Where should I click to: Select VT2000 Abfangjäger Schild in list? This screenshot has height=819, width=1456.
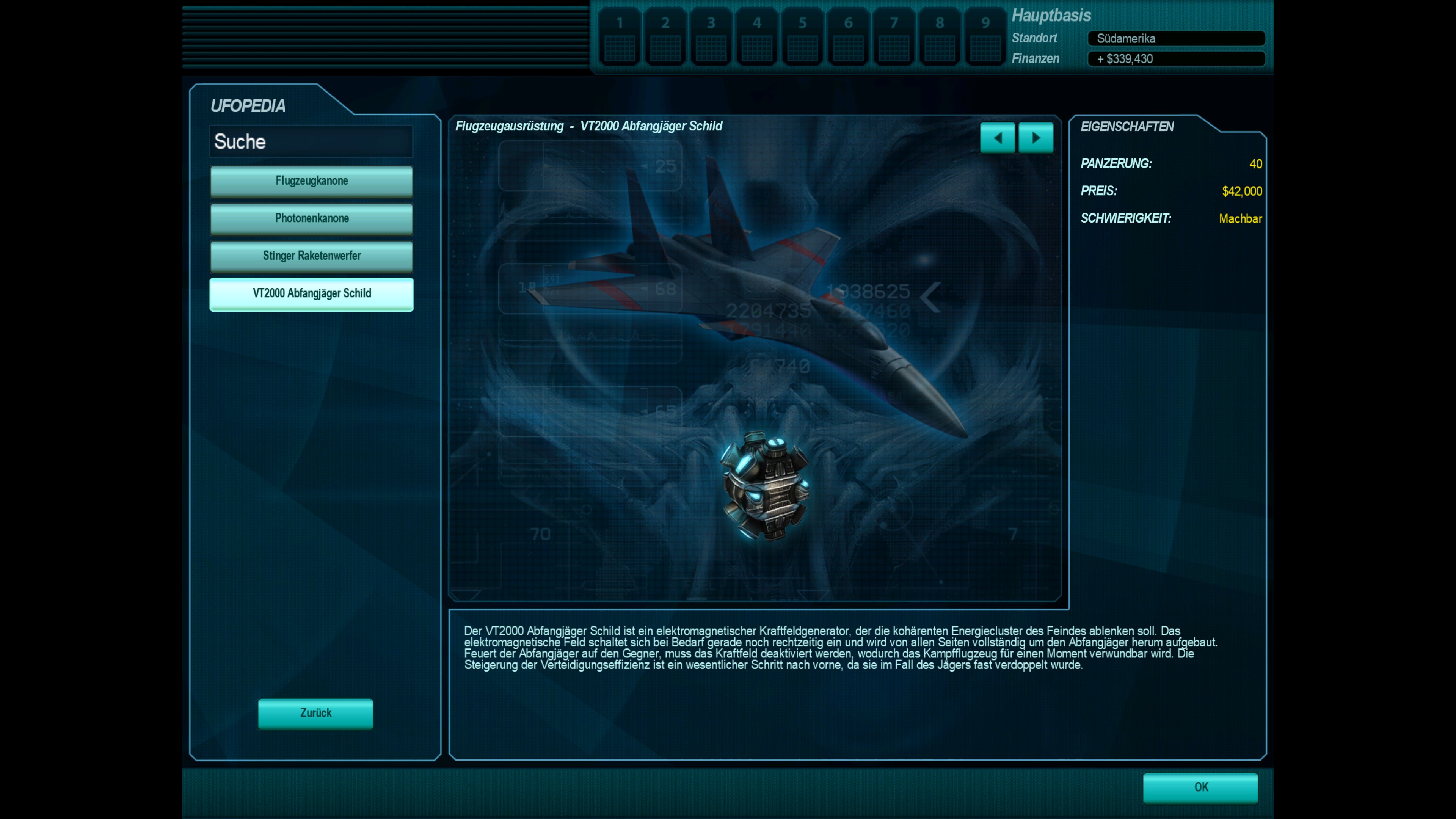(x=311, y=293)
